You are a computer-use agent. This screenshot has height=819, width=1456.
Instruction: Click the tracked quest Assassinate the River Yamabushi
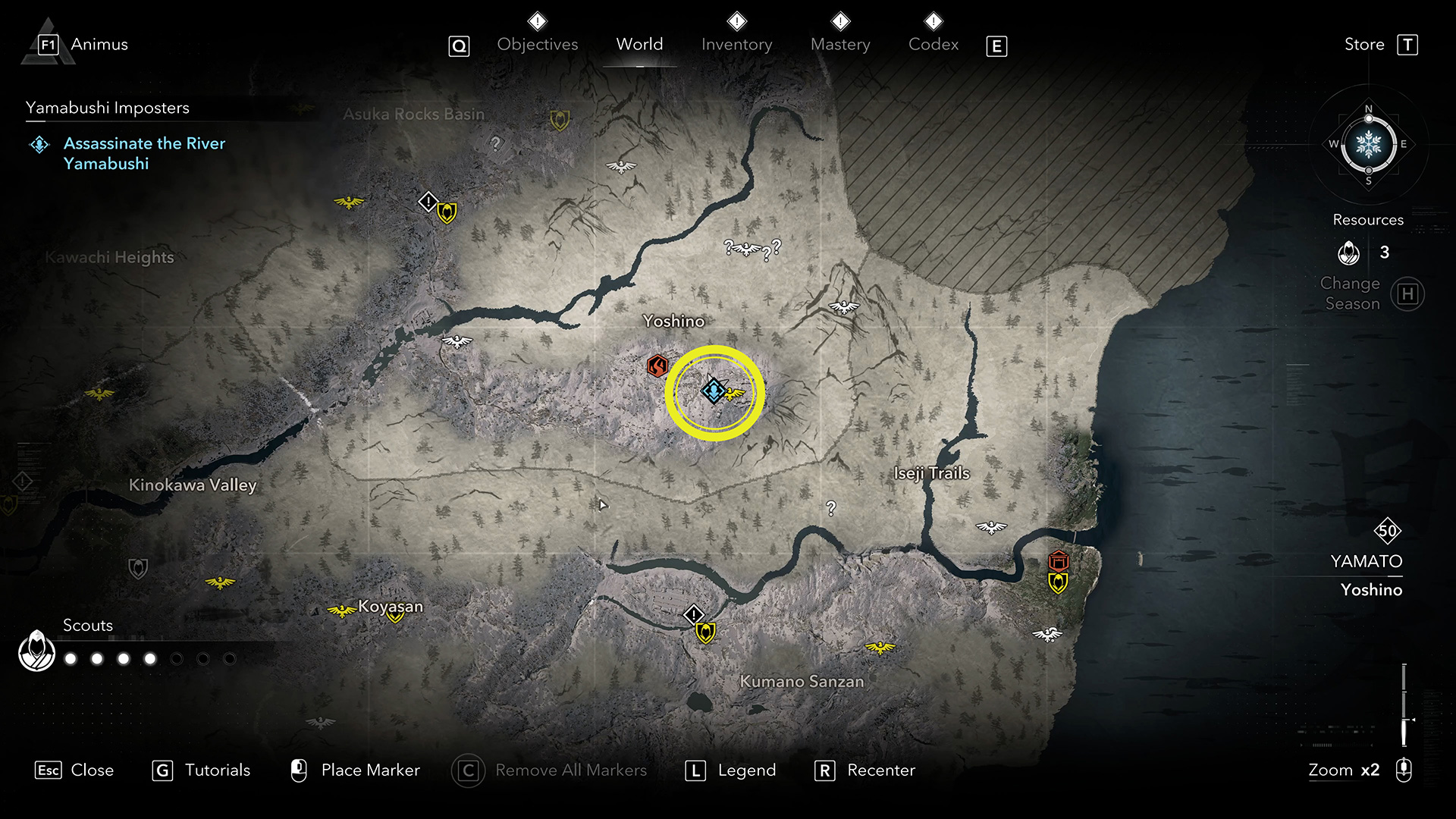[x=144, y=153]
